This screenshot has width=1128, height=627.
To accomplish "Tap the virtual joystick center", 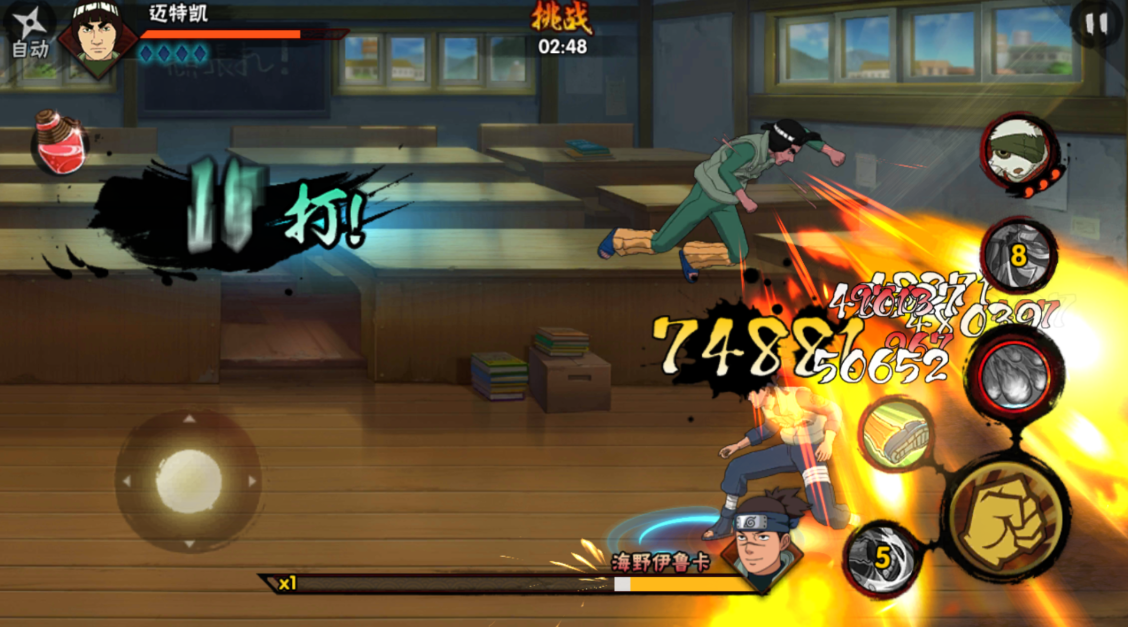I will click(188, 480).
